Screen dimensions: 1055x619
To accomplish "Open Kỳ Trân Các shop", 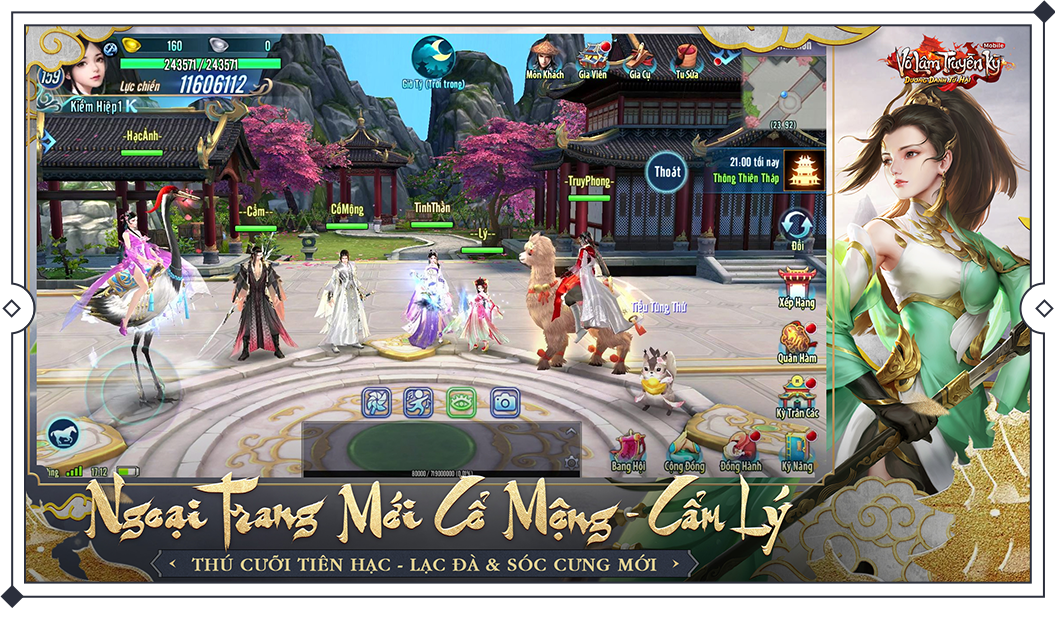I will (797, 393).
